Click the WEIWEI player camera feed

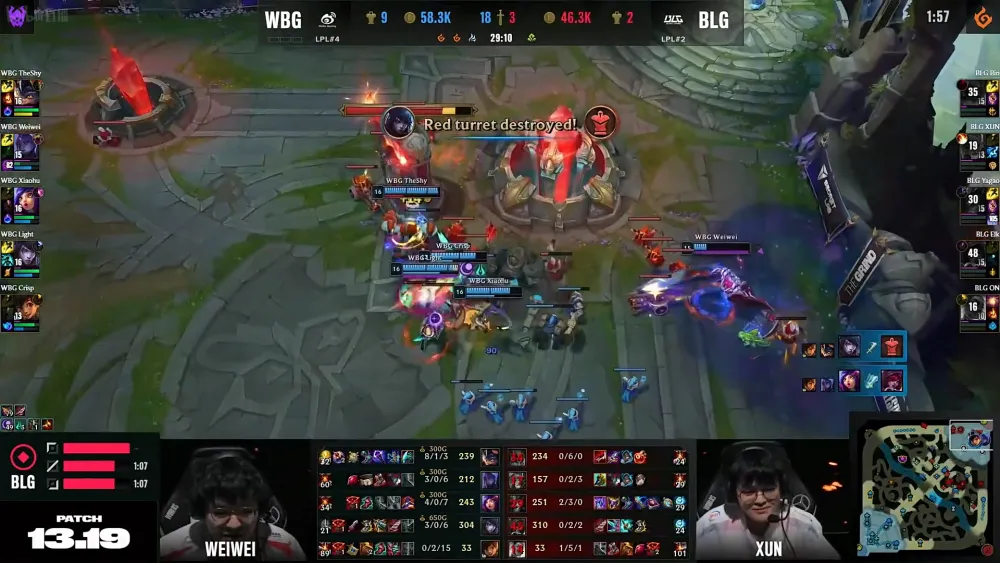pyautogui.click(x=232, y=500)
